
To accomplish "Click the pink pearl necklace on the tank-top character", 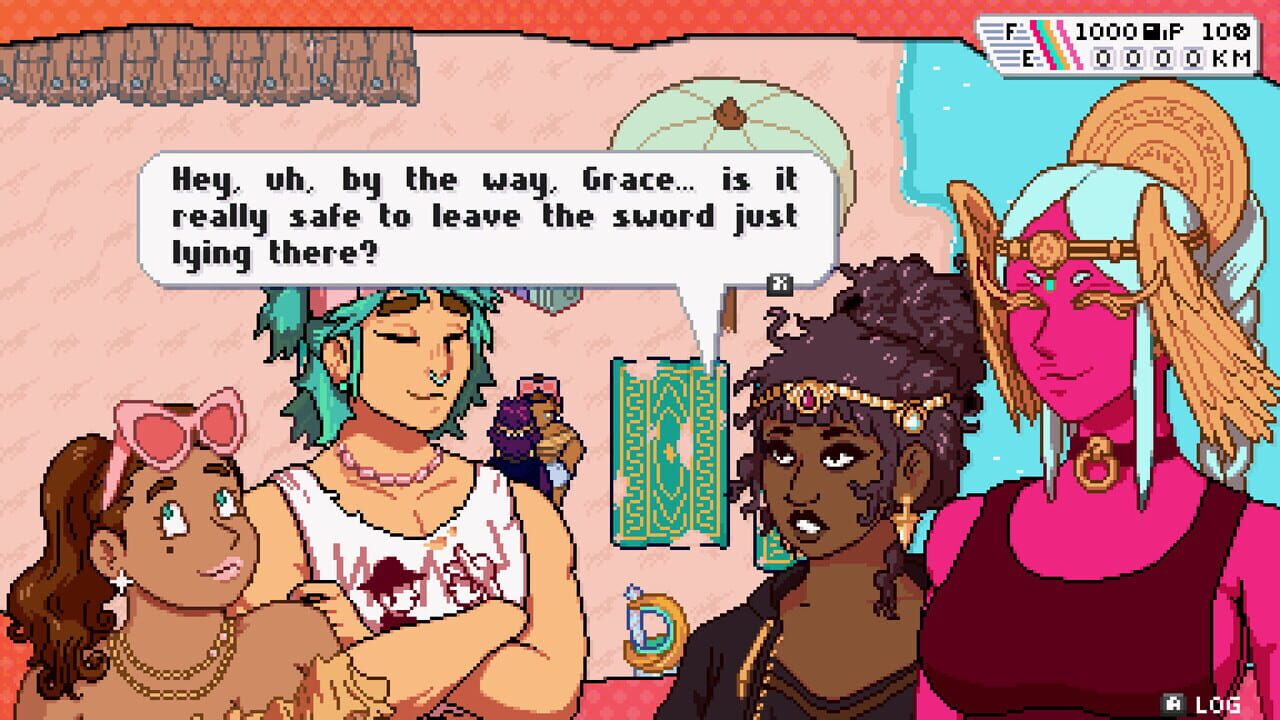I will click(x=390, y=475).
